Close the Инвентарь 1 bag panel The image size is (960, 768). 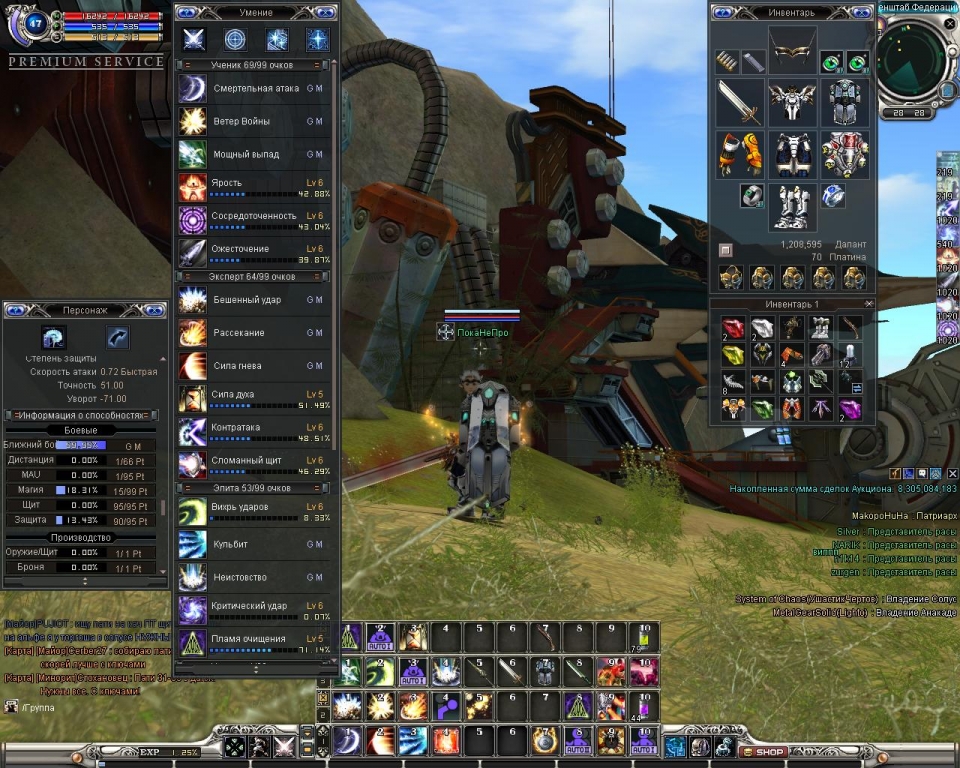pos(868,303)
